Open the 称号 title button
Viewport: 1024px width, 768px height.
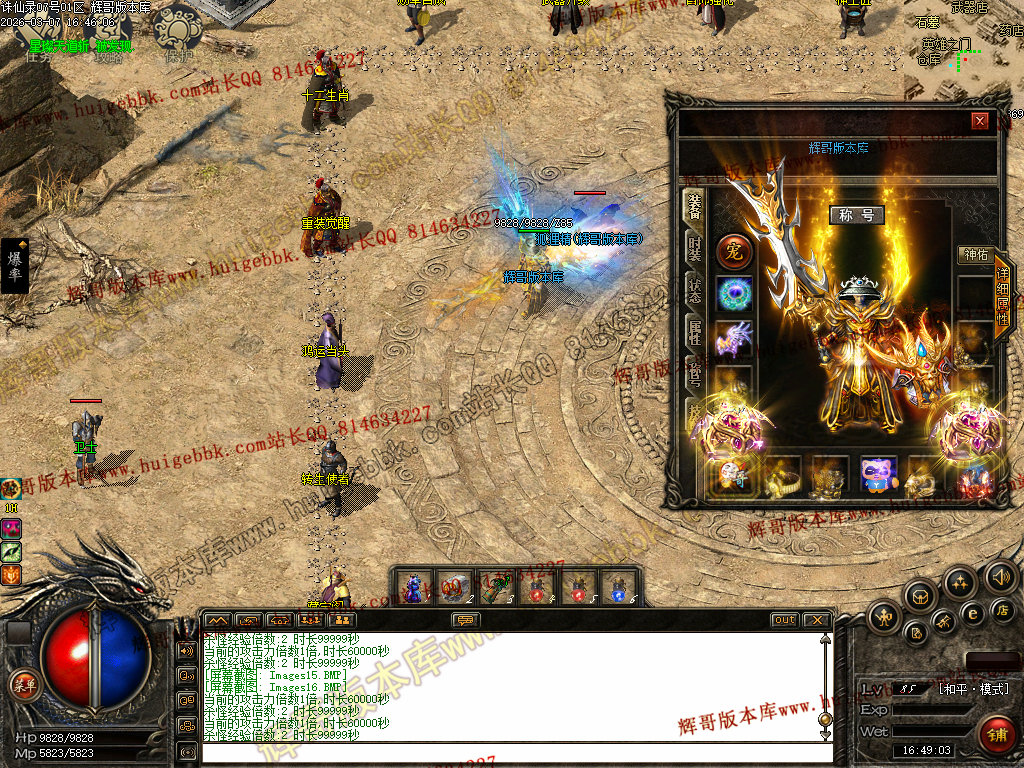tap(856, 215)
